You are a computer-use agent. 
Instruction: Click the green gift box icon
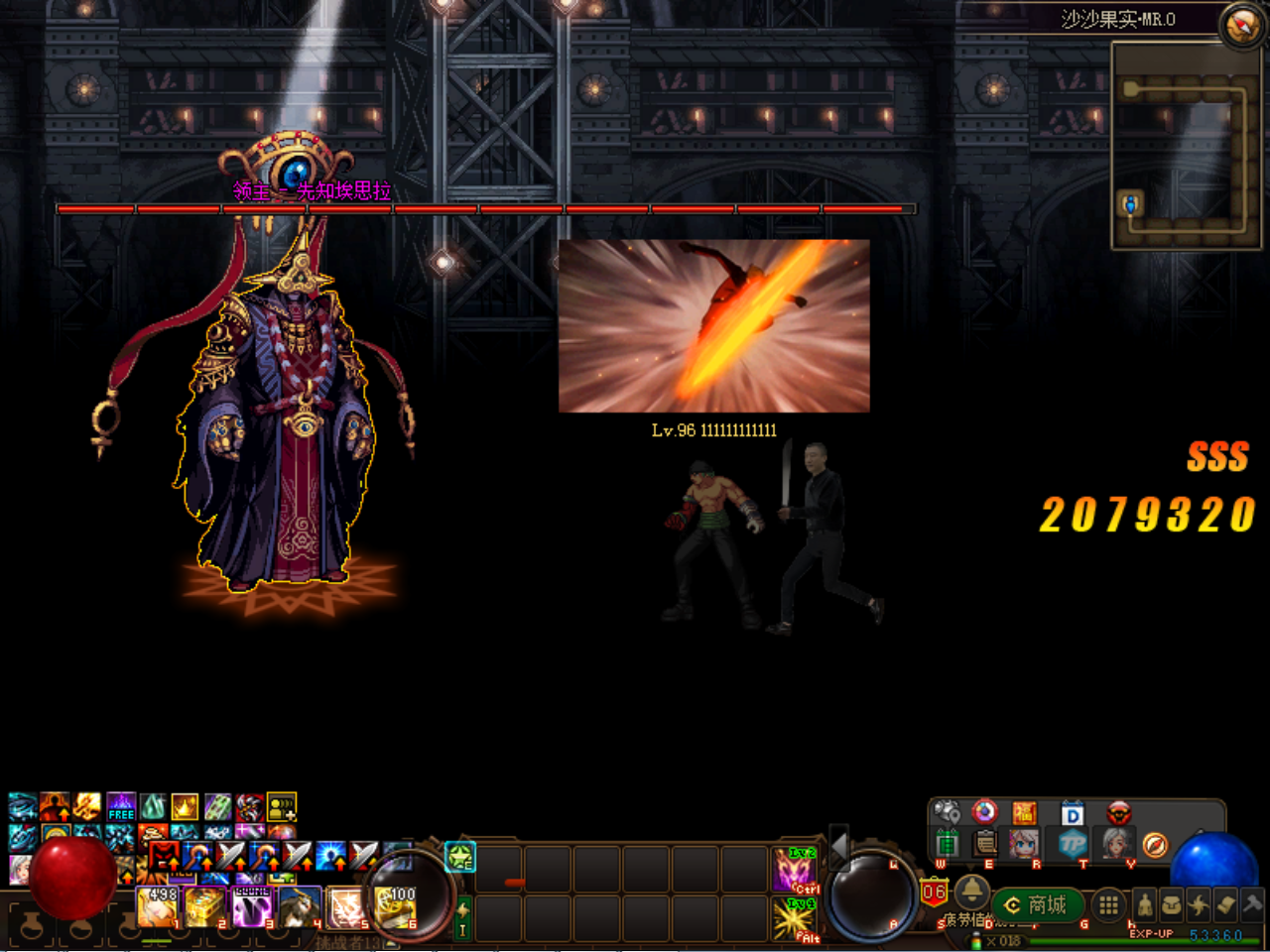coord(948,842)
